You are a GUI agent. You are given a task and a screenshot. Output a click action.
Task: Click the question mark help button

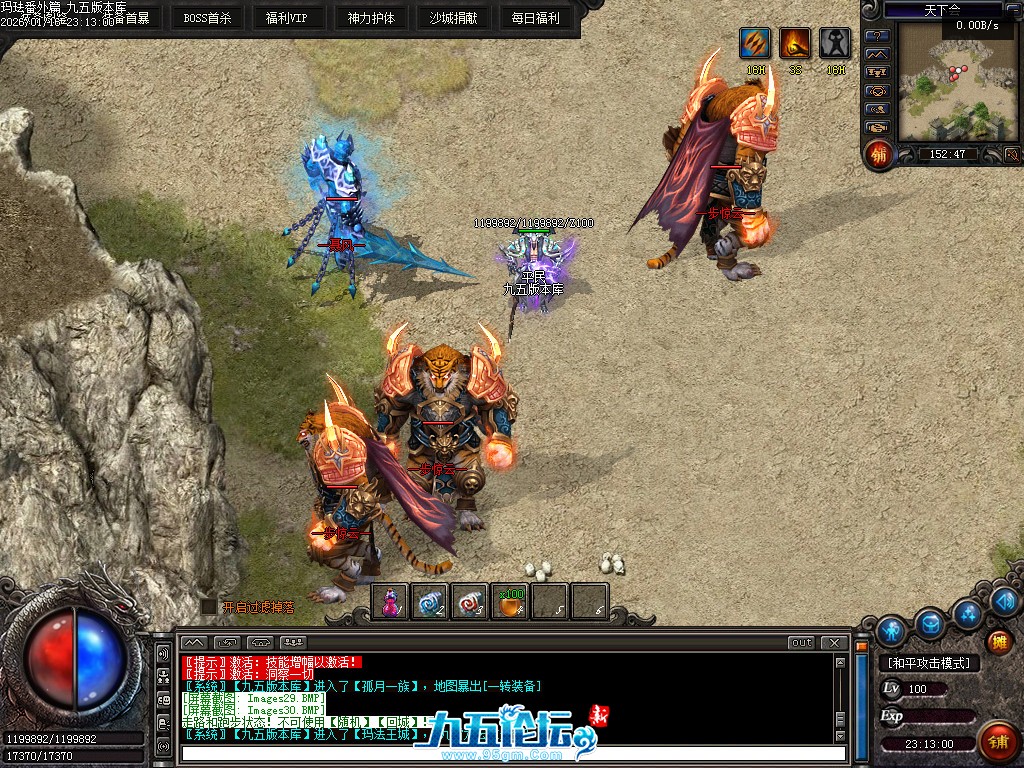pos(877,36)
